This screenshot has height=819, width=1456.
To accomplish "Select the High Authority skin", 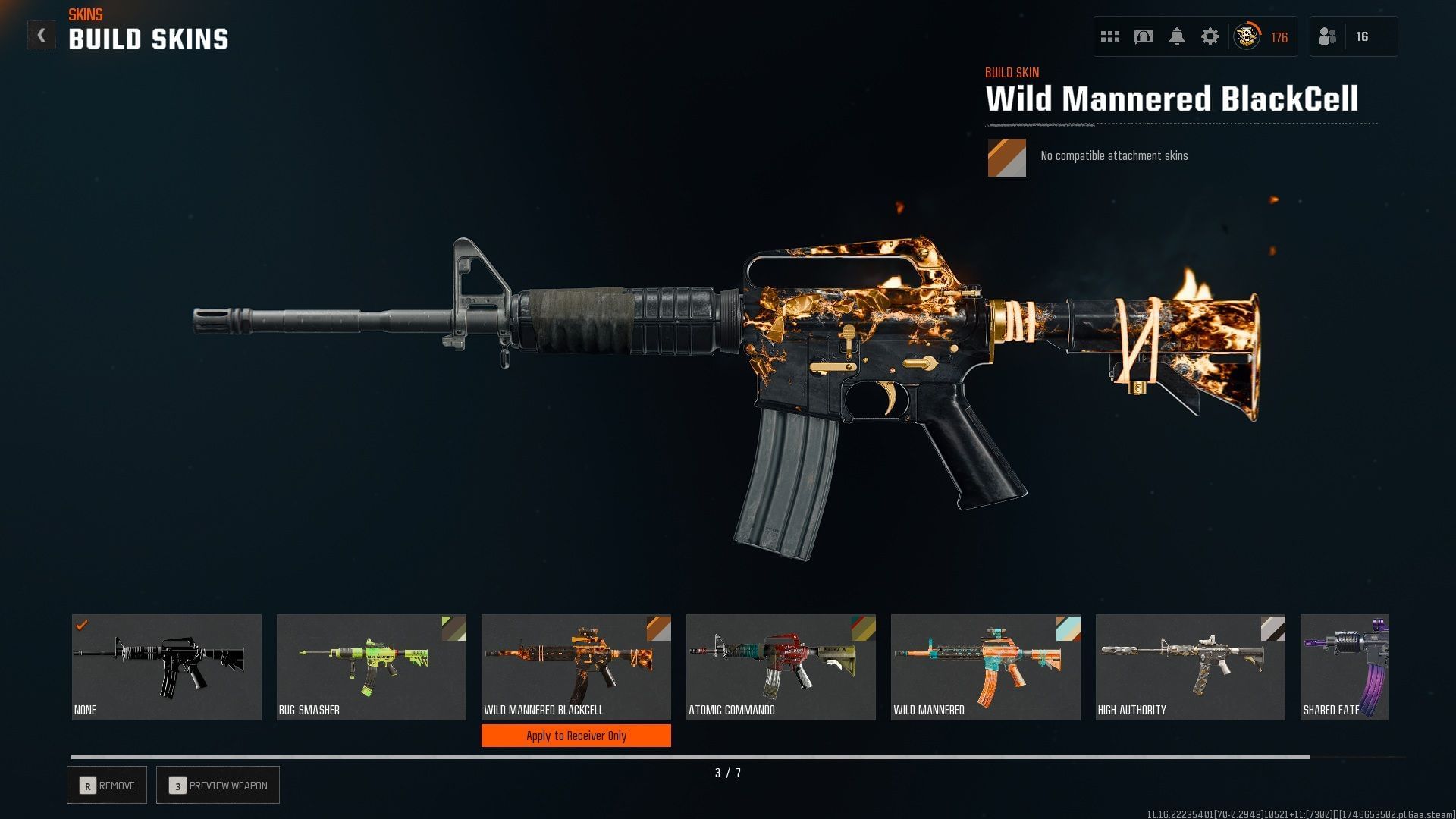I will pyautogui.click(x=1191, y=667).
